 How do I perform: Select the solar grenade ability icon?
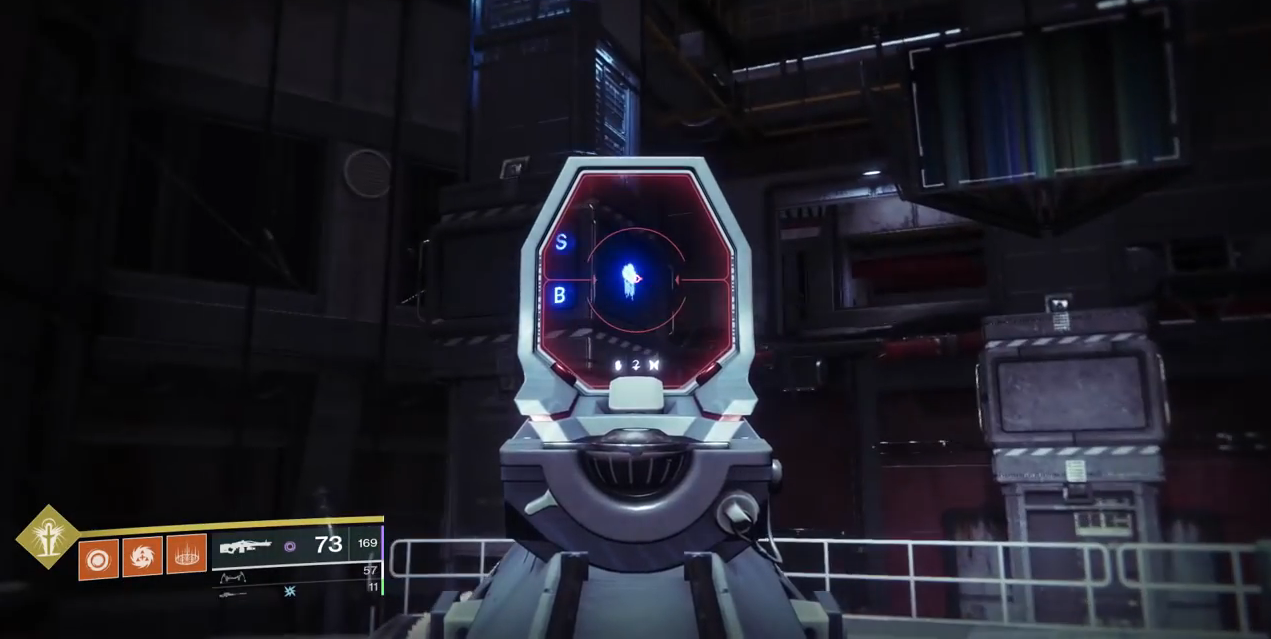(x=98, y=558)
